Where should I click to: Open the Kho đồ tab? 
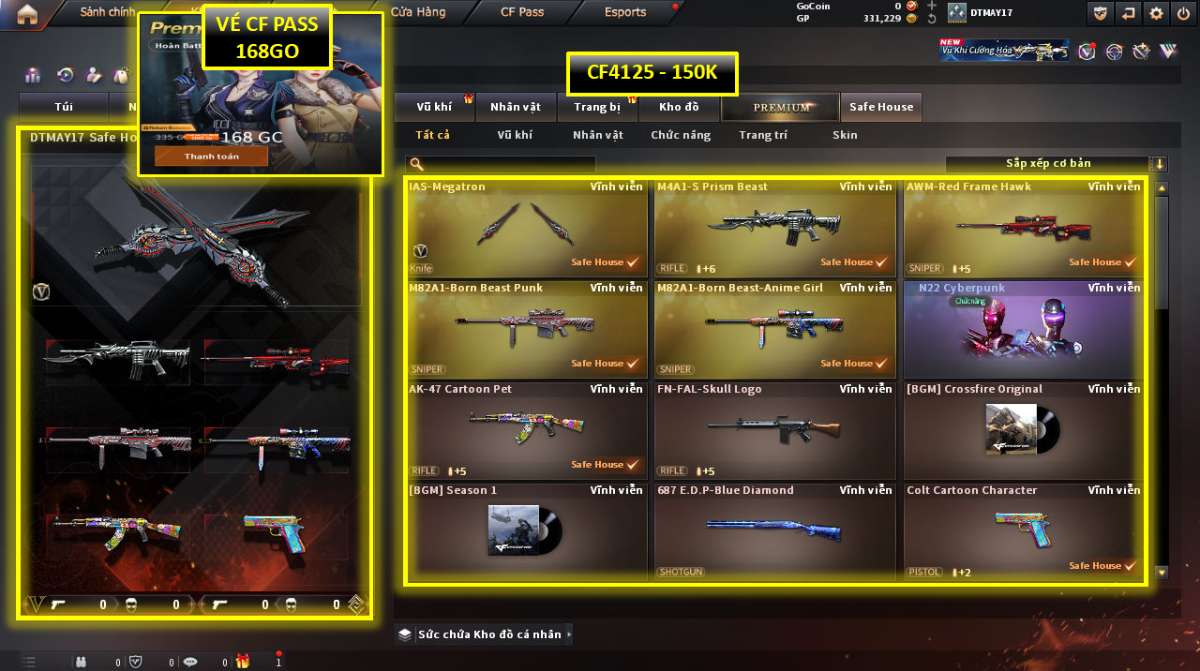coord(679,107)
